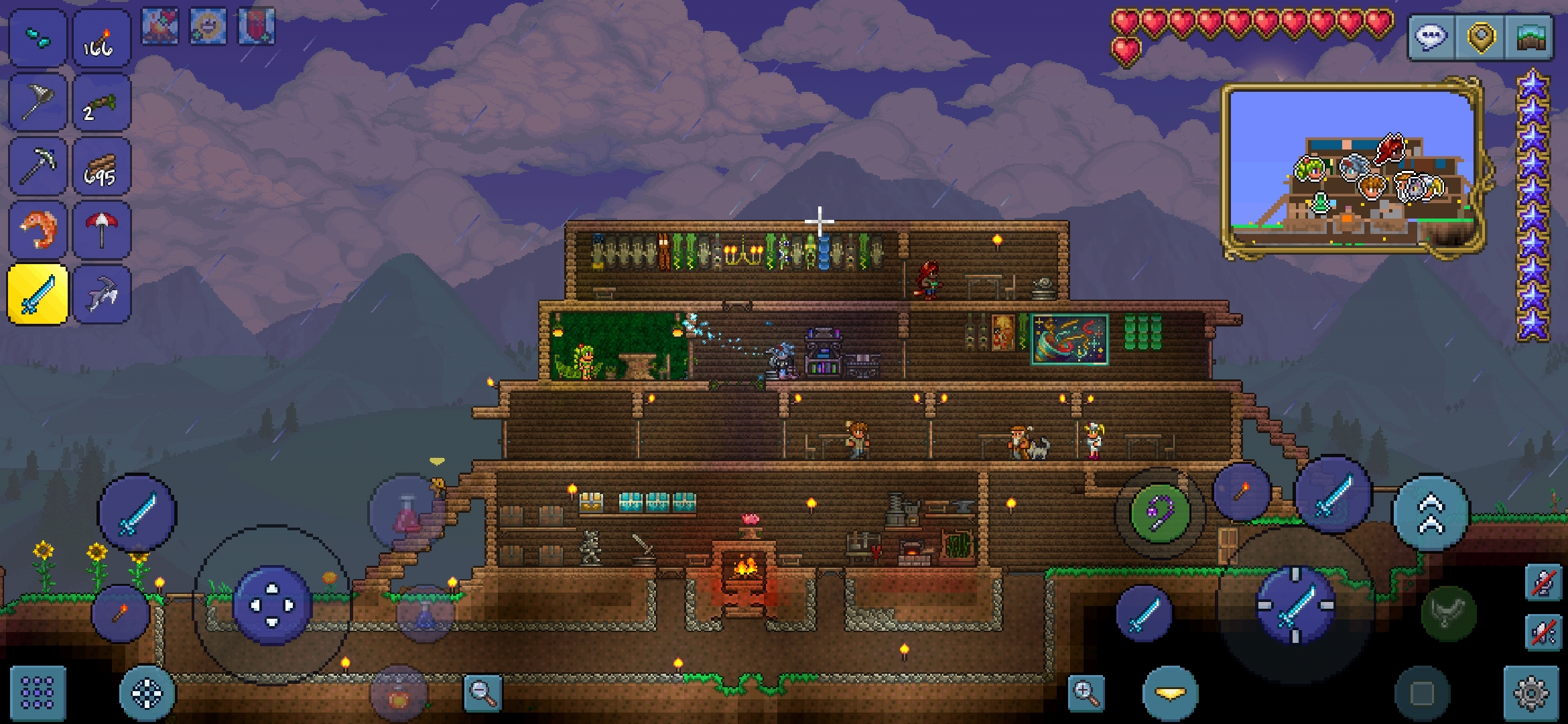Choose the bug net hotbar slot
1568x724 pixels.
coord(38,103)
